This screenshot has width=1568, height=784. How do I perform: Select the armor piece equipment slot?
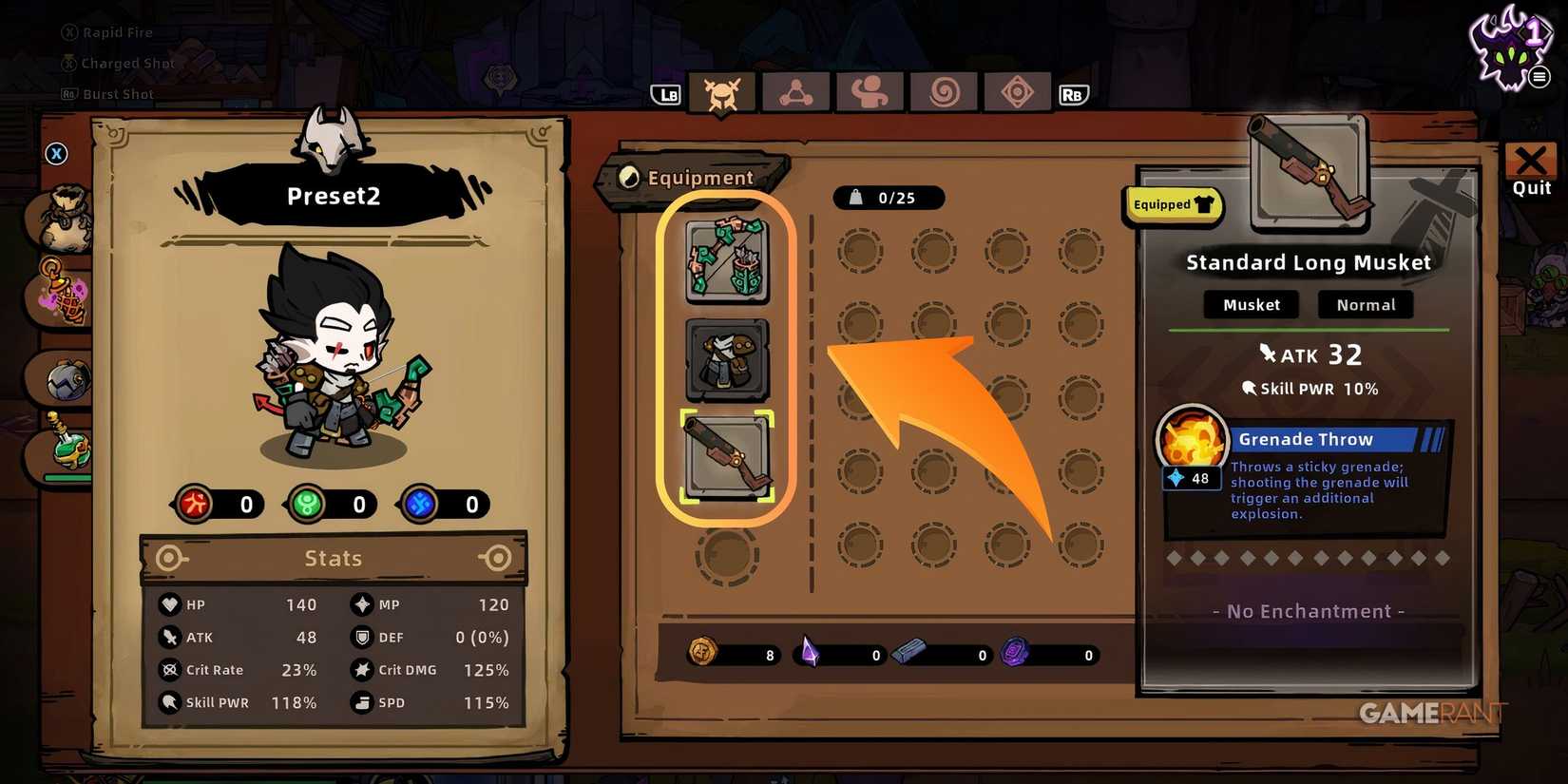tap(728, 359)
